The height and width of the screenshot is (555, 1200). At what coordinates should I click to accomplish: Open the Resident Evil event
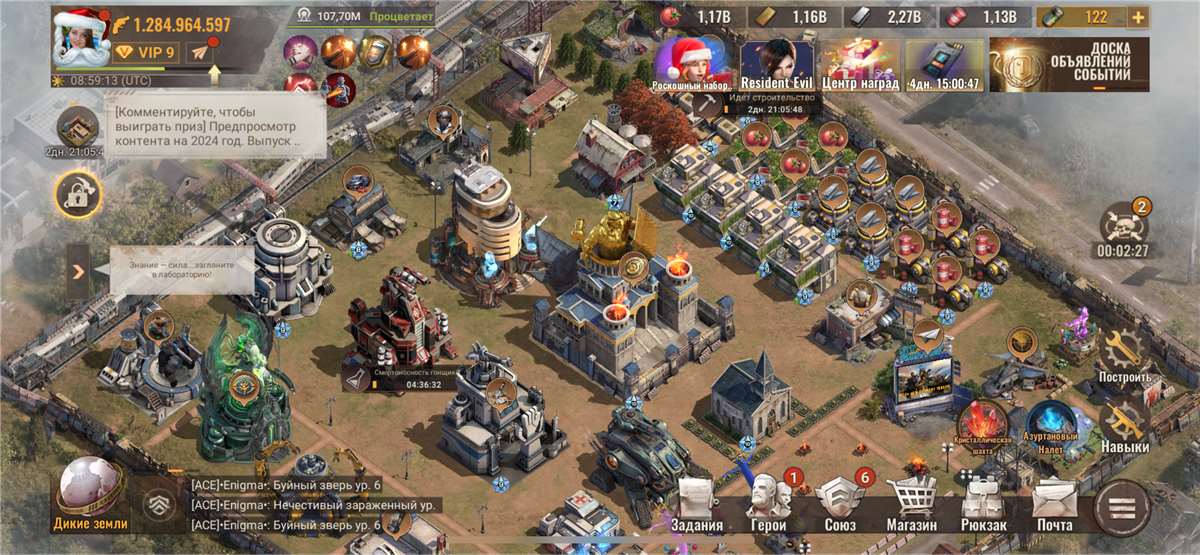pyautogui.click(x=777, y=63)
